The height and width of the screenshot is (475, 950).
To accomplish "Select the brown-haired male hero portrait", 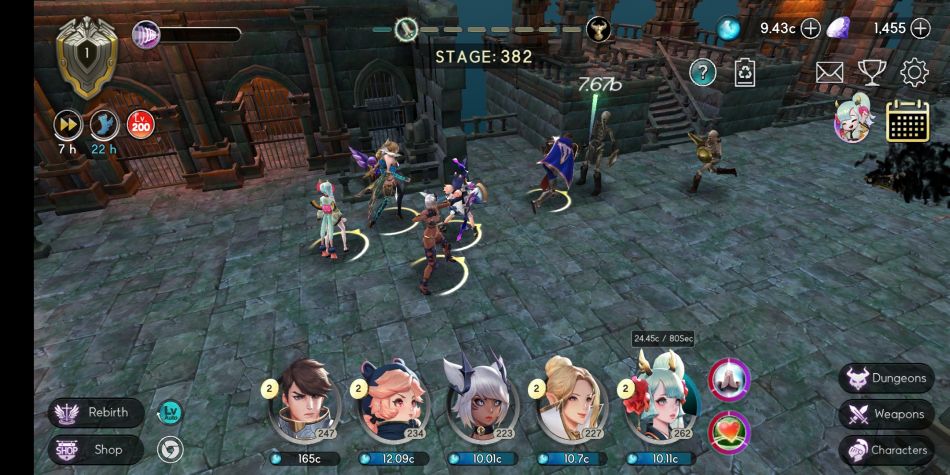I will (x=304, y=400).
